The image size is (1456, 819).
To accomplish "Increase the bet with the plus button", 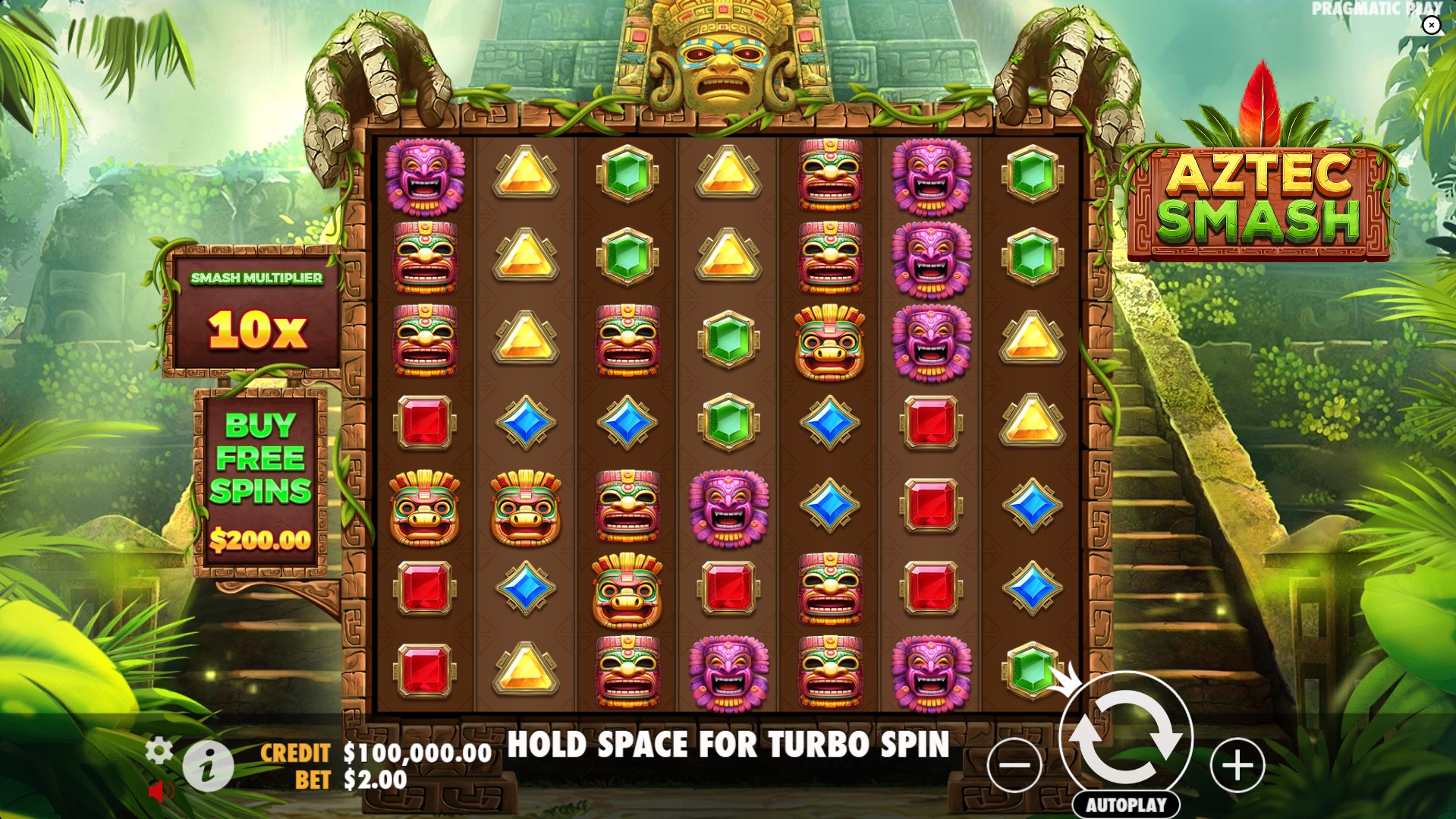I will click(1237, 765).
